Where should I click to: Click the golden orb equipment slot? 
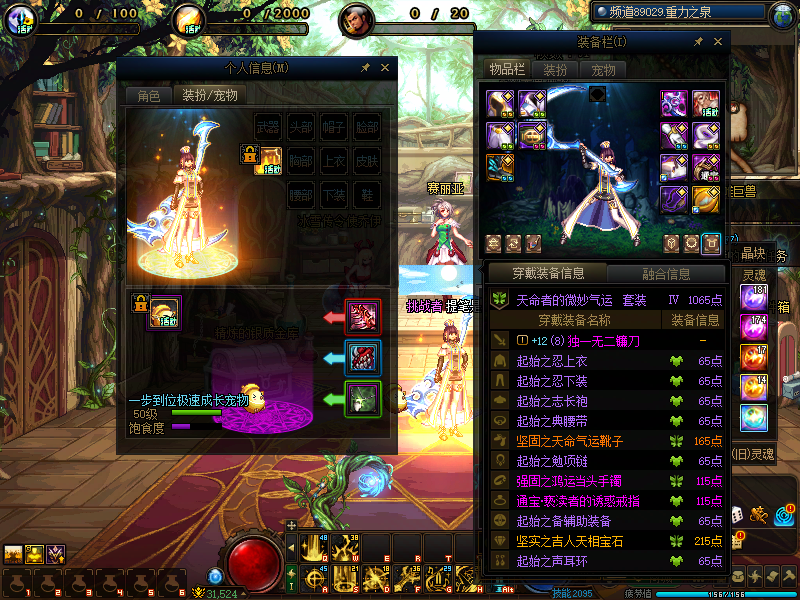[x=706, y=198]
